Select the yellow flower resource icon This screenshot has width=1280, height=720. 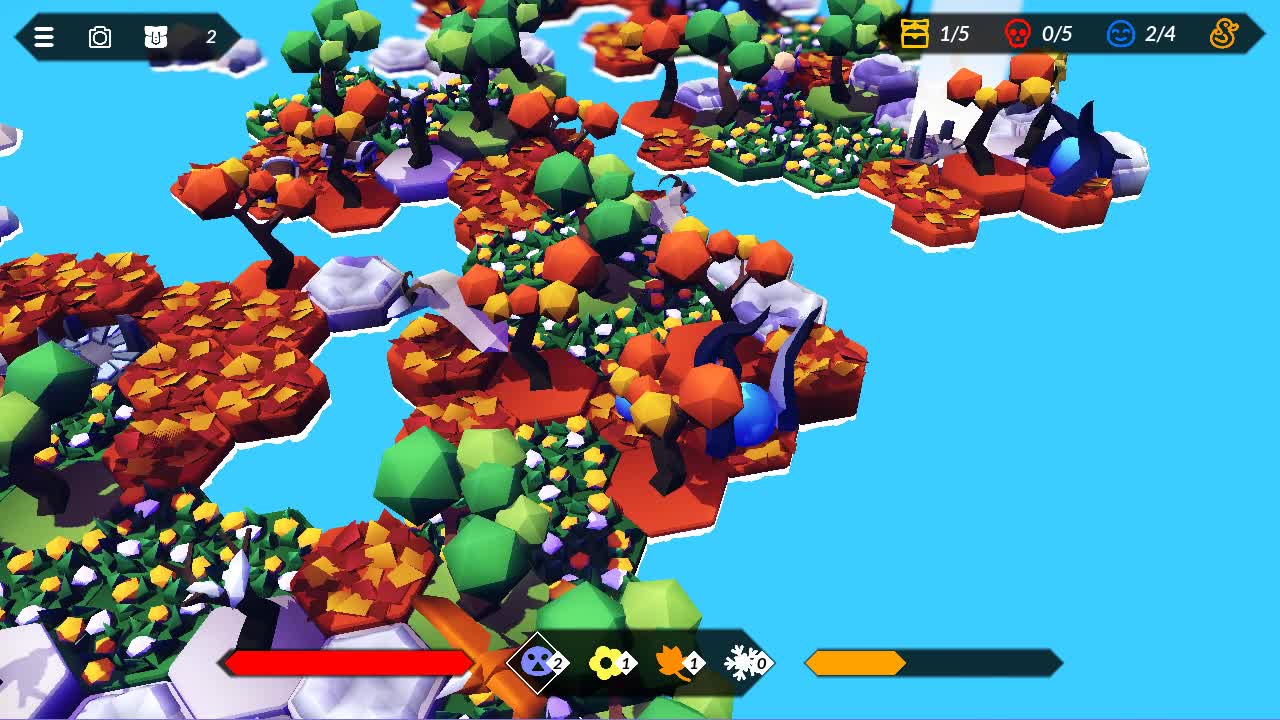pos(606,662)
